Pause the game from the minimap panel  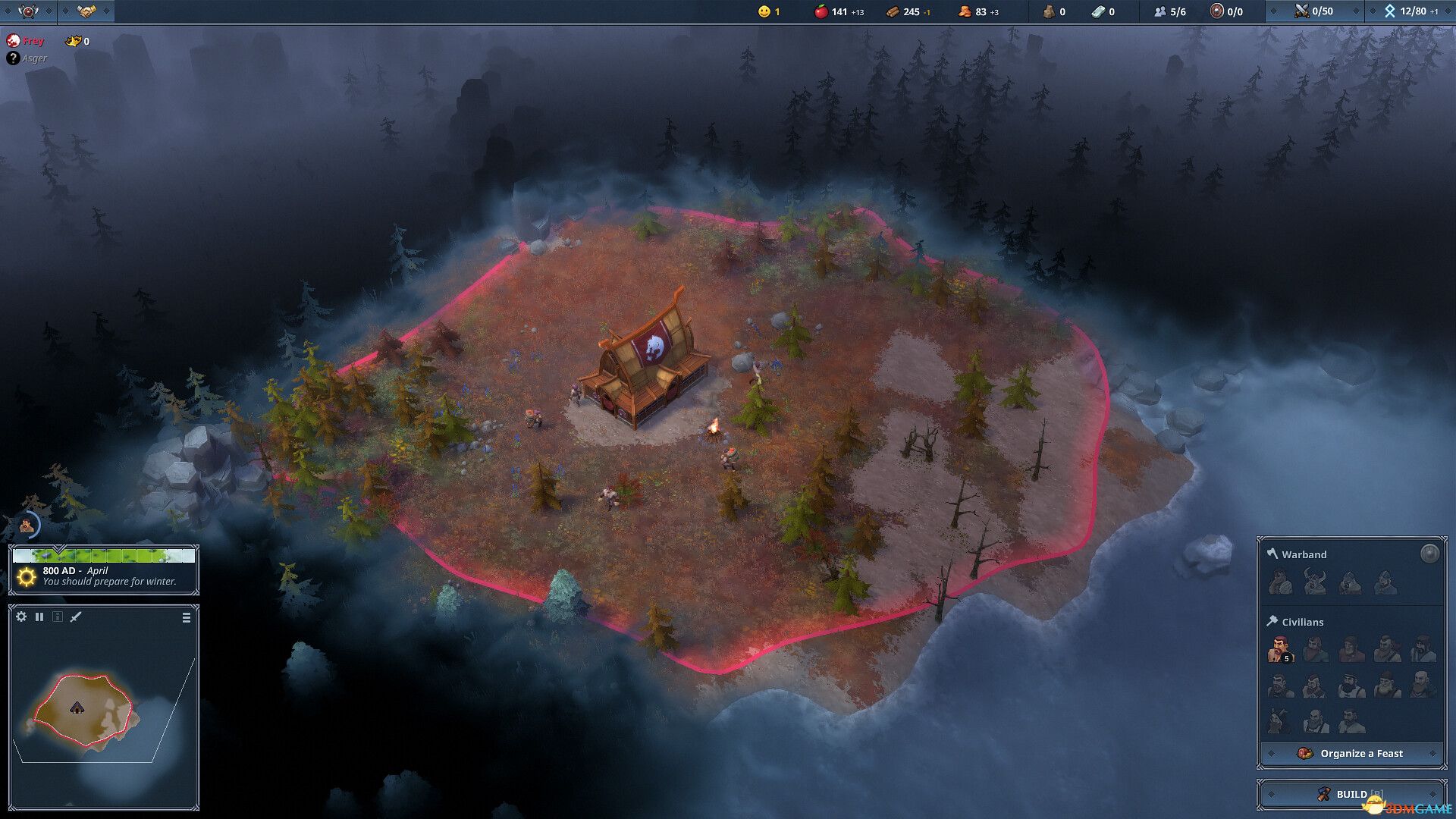(x=39, y=617)
